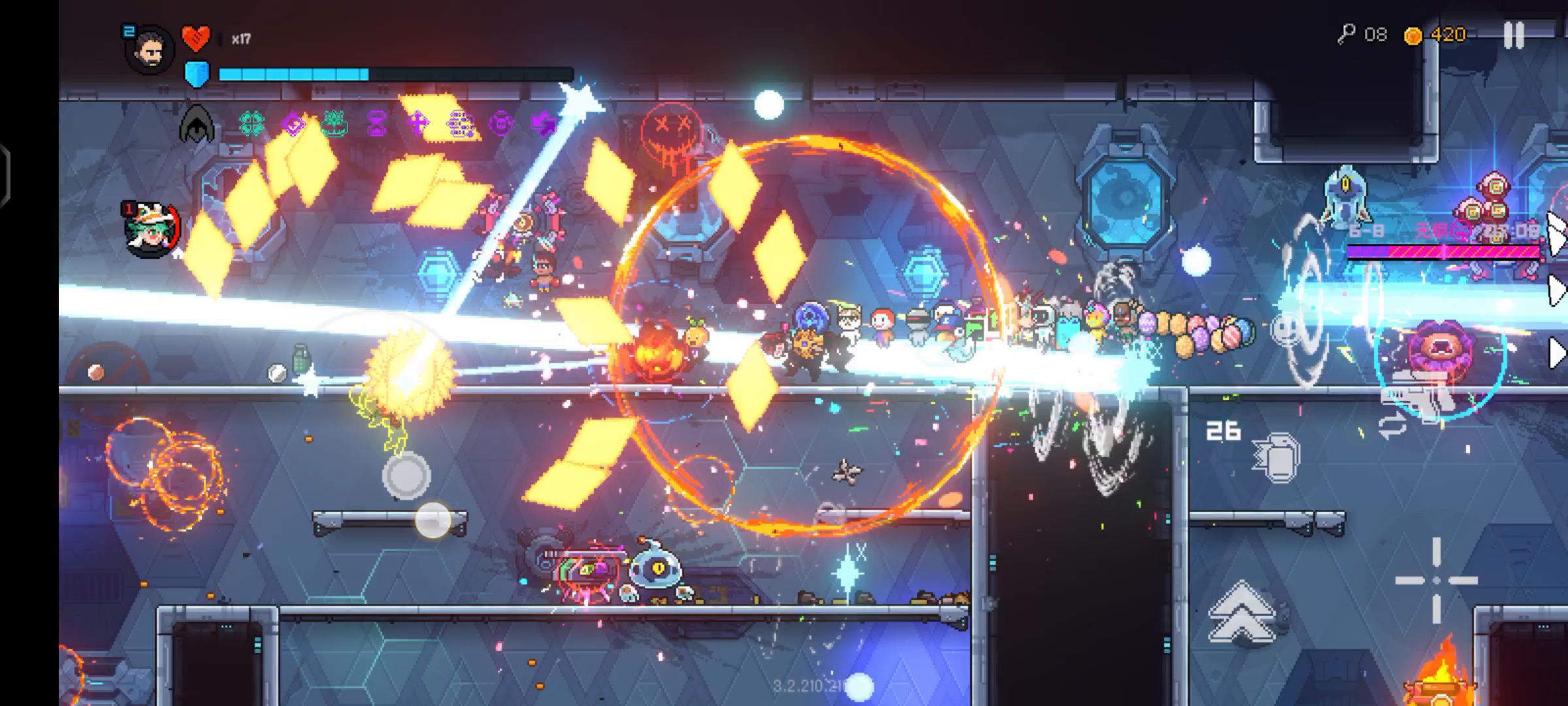Tap the dark hooded figure icon
Viewport: 1568px width, 706px height.
[x=197, y=124]
